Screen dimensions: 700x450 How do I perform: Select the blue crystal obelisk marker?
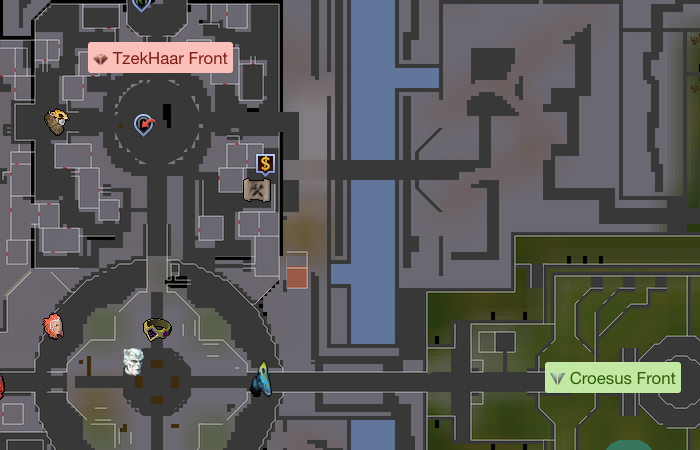262,378
